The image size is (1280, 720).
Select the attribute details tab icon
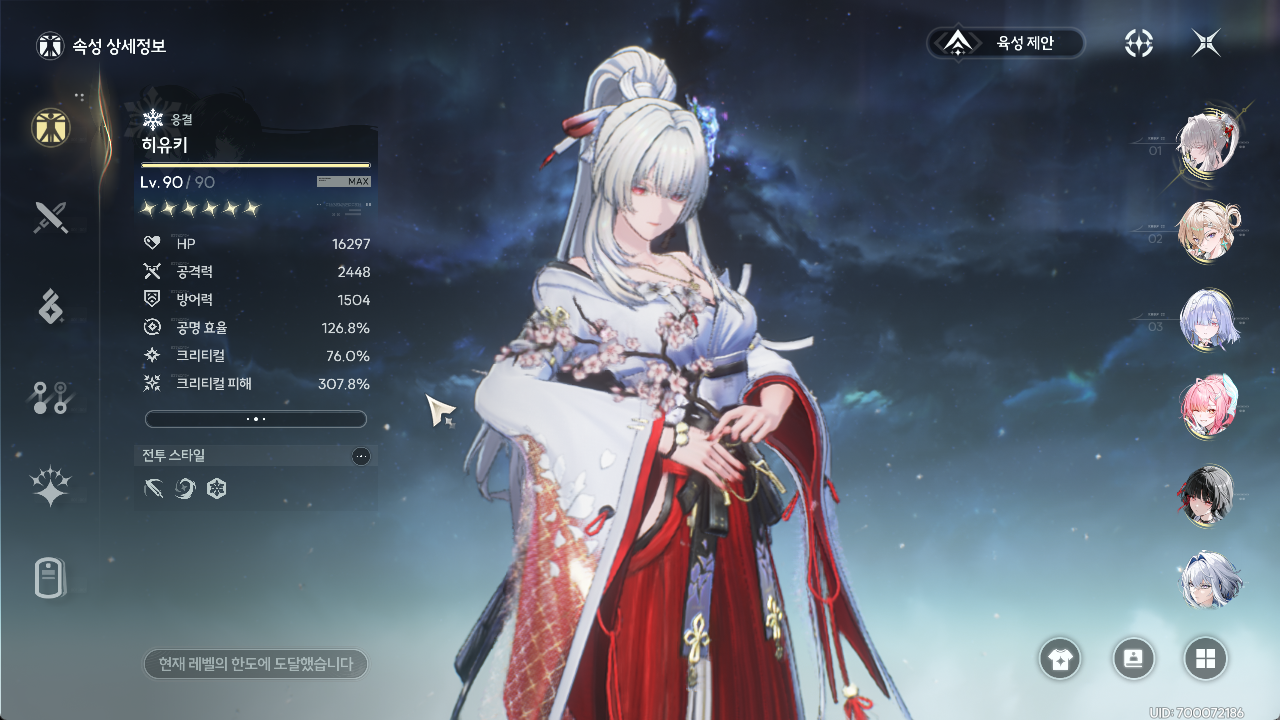point(51,127)
